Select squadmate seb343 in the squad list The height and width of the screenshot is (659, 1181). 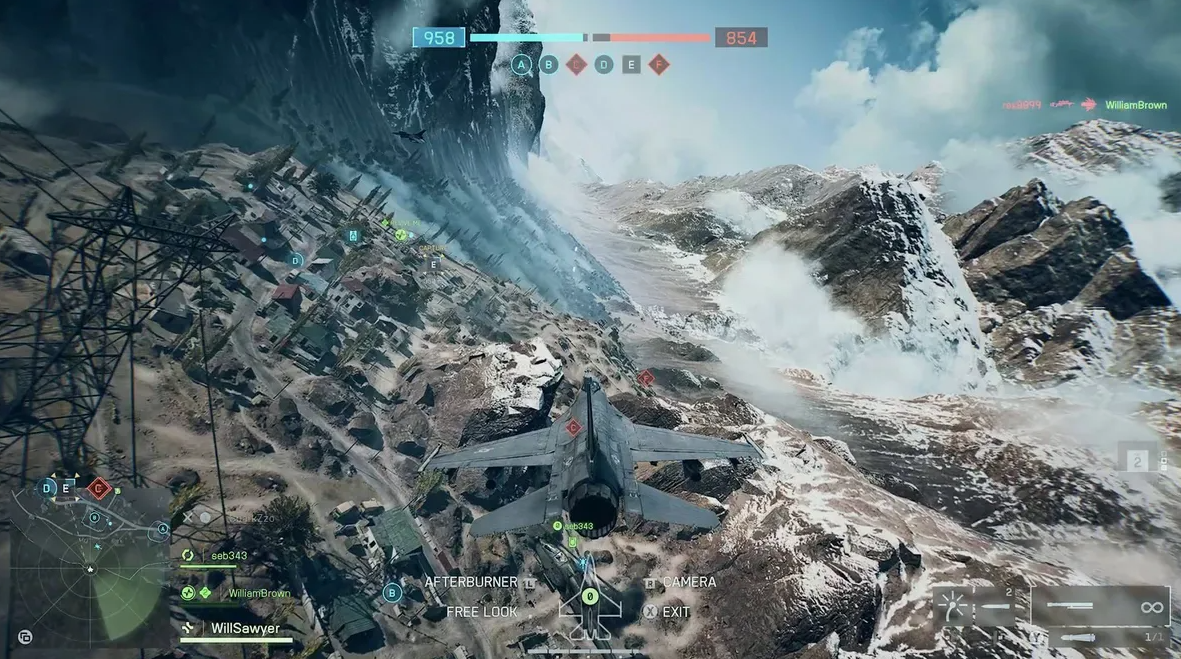click(x=227, y=556)
